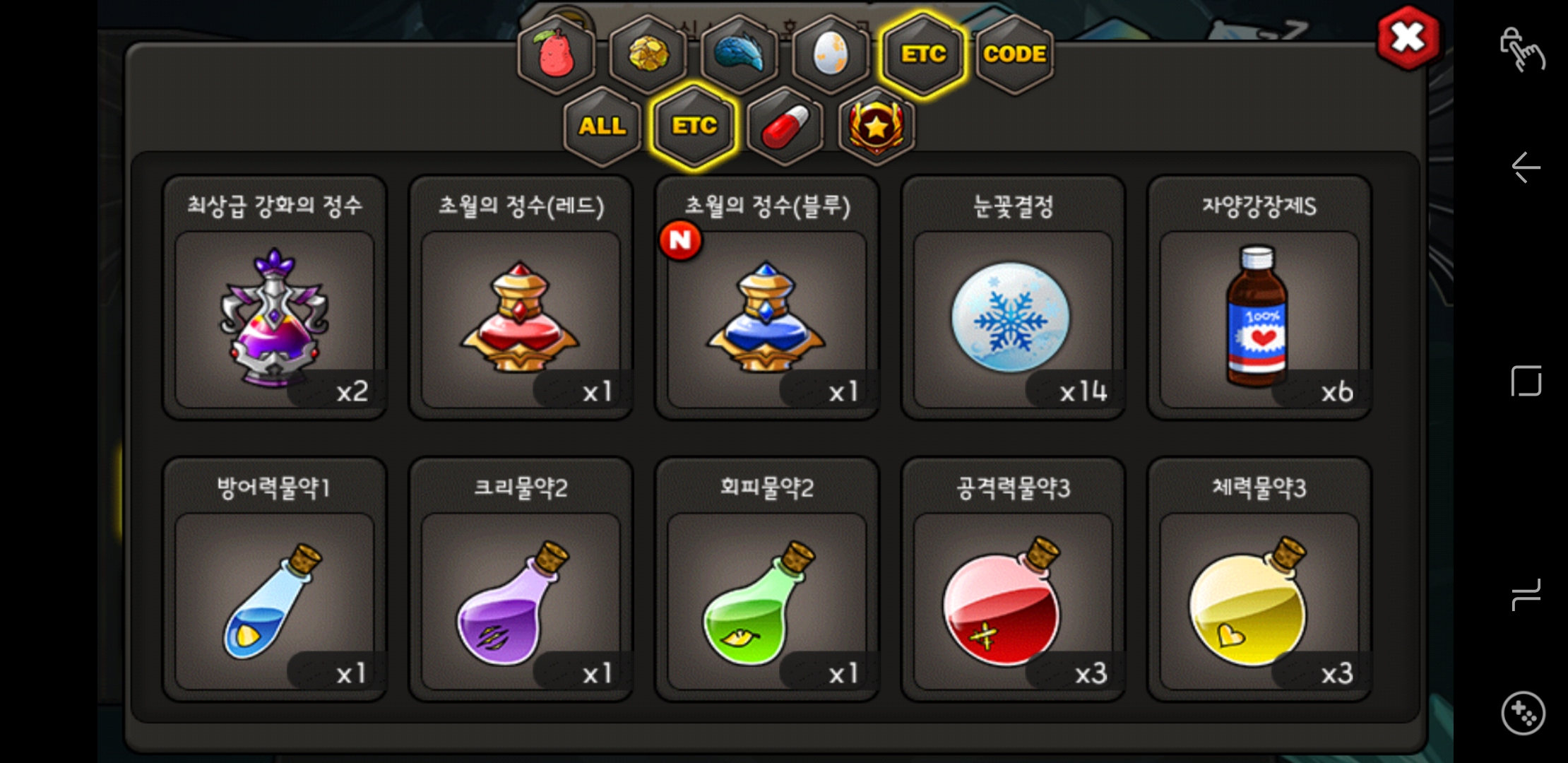Choose the ALL sub-filter
The image size is (1568, 763).
click(602, 126)
